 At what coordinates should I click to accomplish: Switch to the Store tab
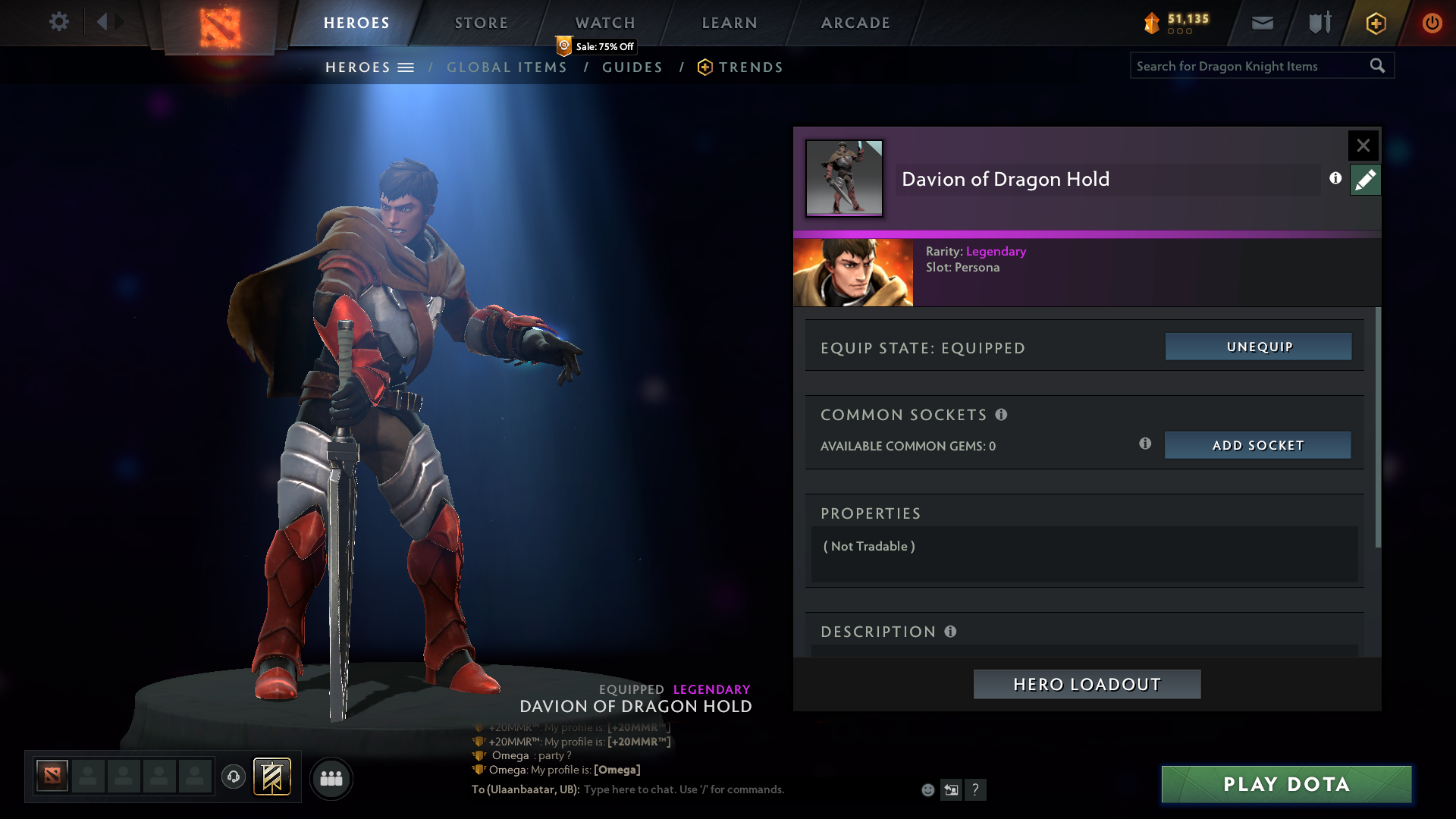point(482,23)
